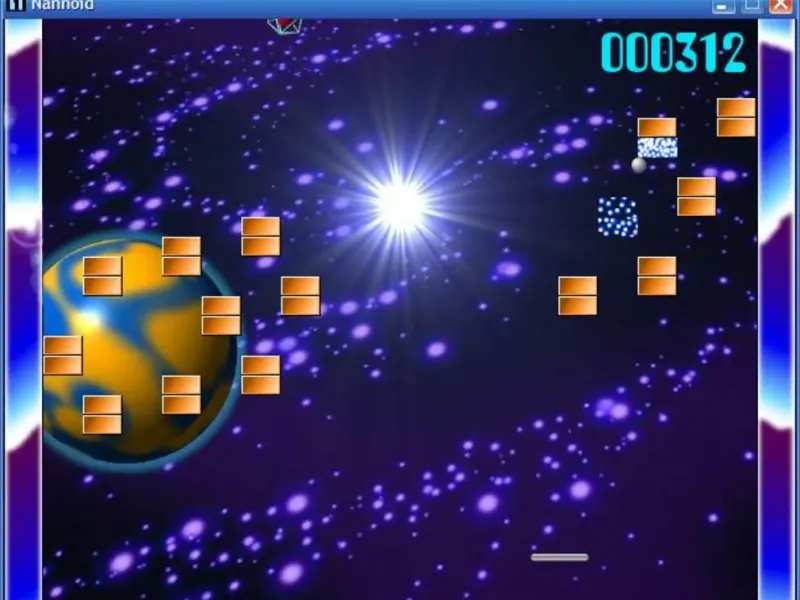
Task: Close the Nanhoid game window
Action: [x=780, y=5]
